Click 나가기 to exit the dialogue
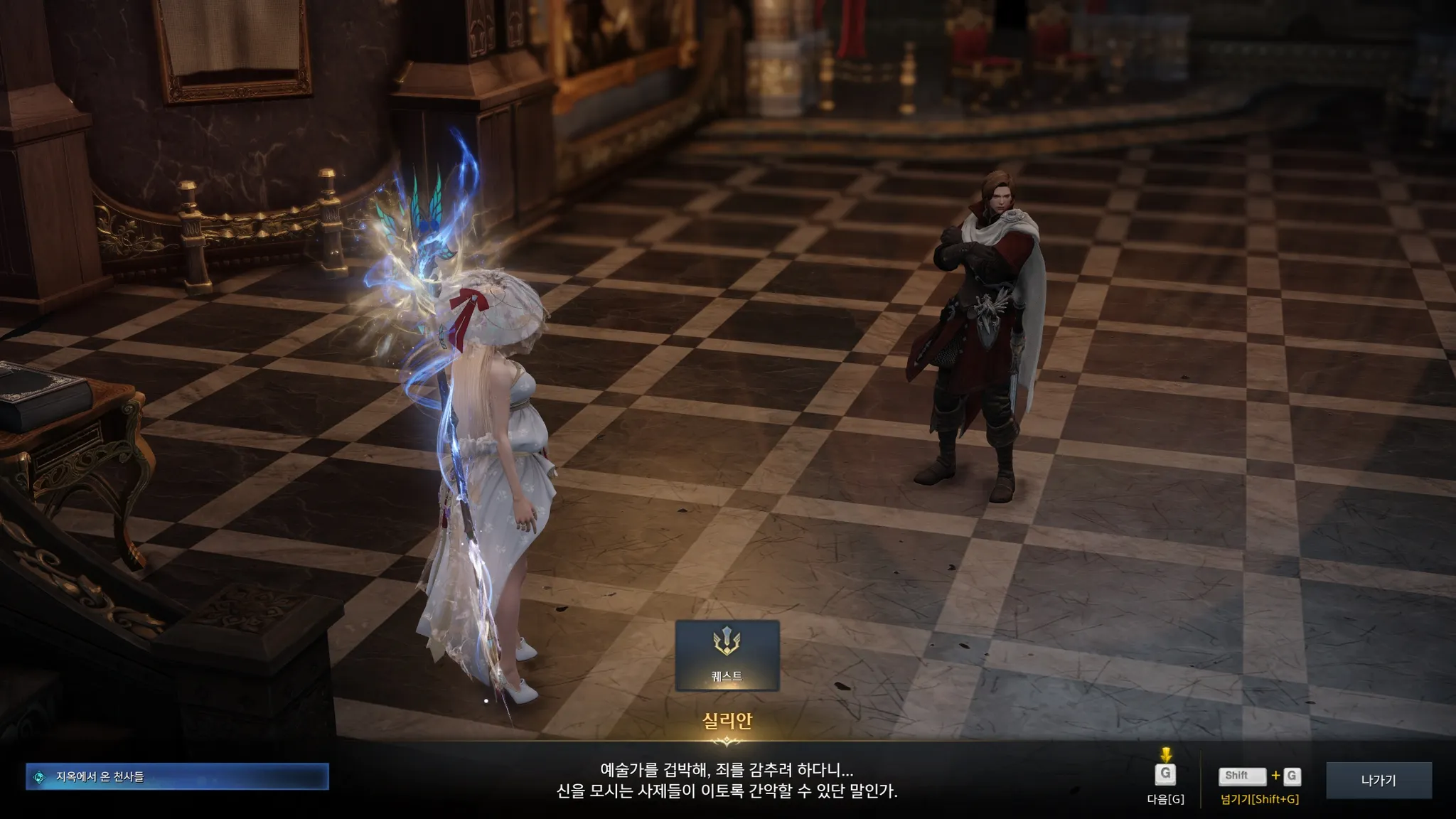The height and width of the screenshot is (819, 1456). [1379, 780]
